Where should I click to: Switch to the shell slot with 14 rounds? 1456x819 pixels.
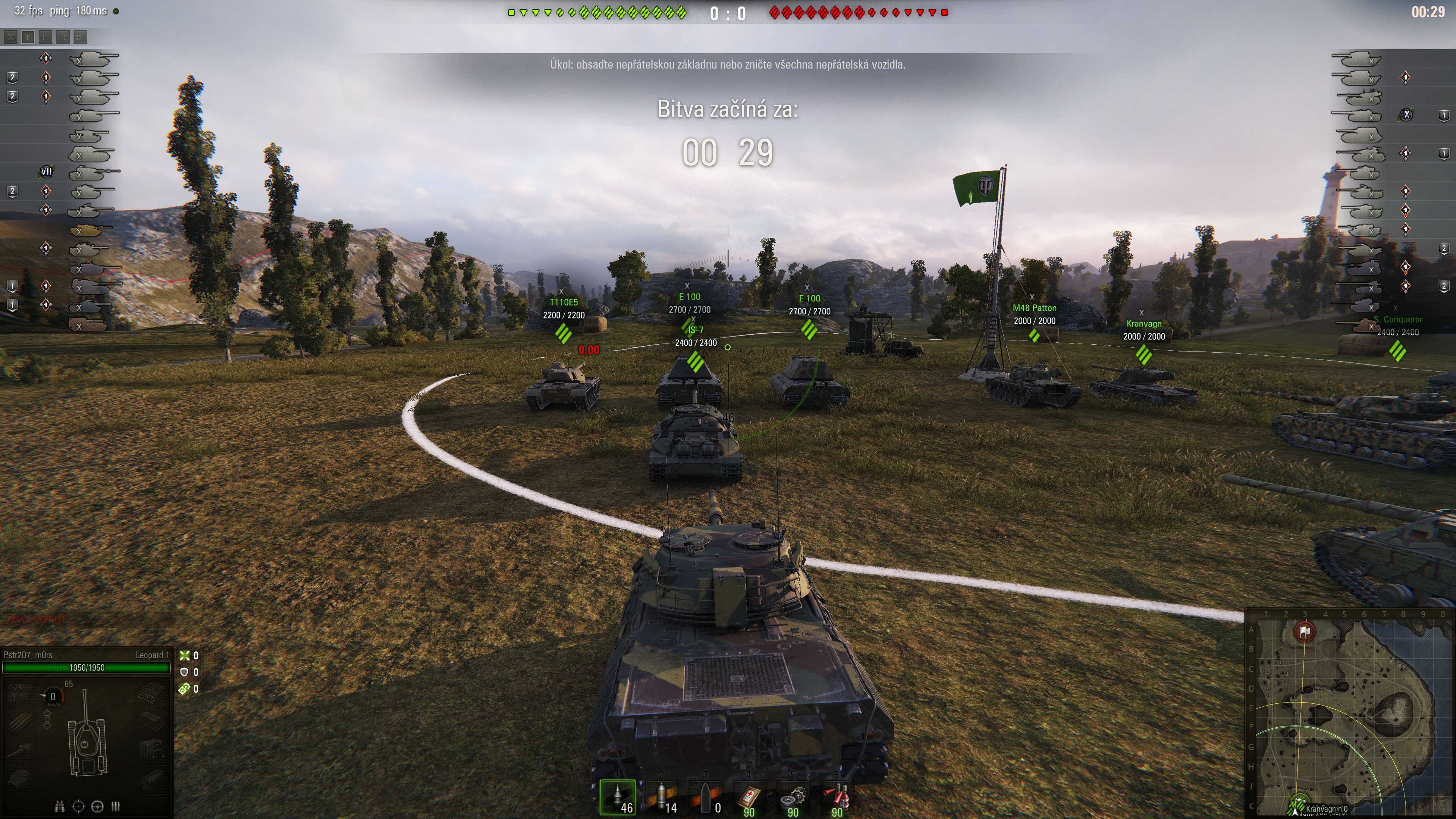coord(662,797)
